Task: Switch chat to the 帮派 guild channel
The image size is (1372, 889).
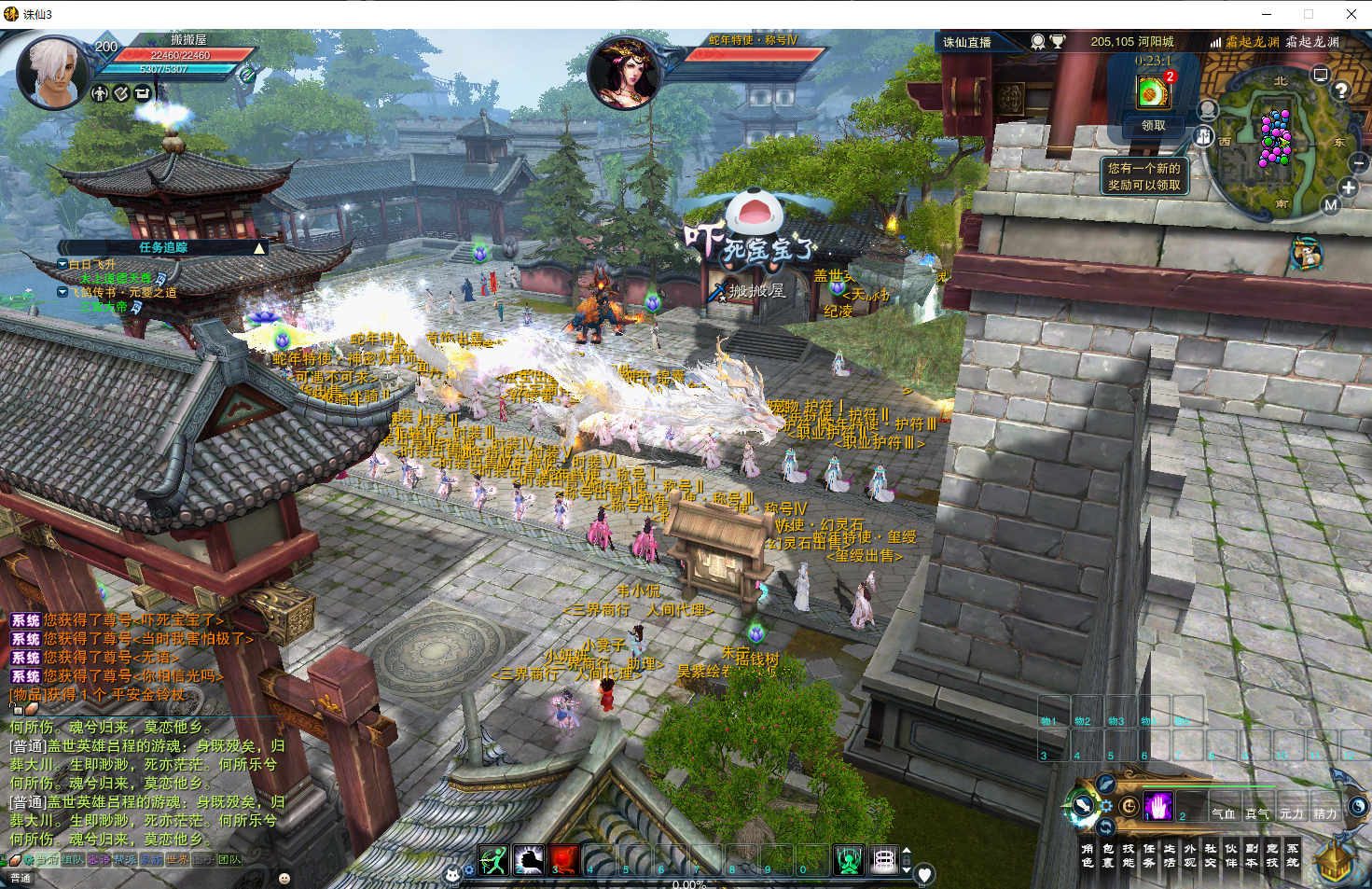Action: click(125, 860)
